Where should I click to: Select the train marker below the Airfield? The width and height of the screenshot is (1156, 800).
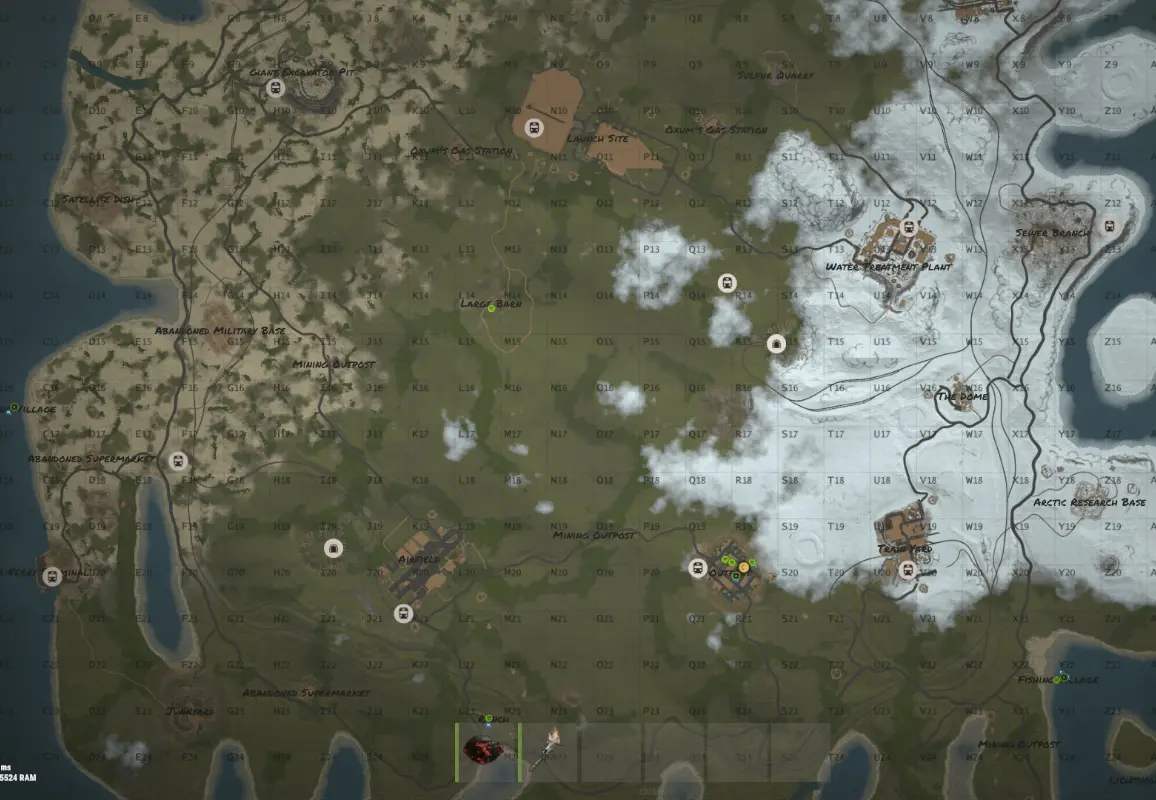pyautogui.click(x=404, y=613)
